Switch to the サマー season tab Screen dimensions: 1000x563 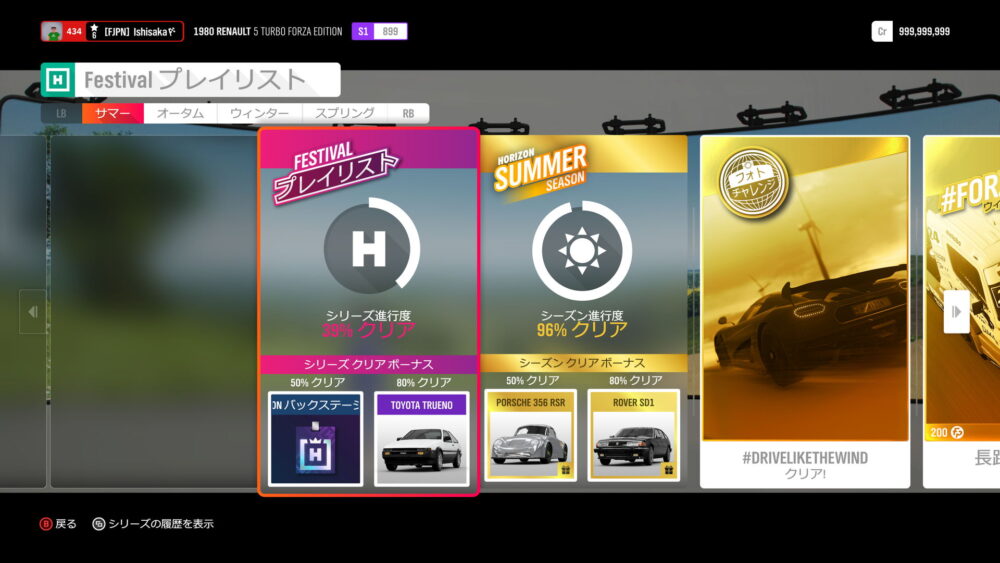tap(113, 114)
